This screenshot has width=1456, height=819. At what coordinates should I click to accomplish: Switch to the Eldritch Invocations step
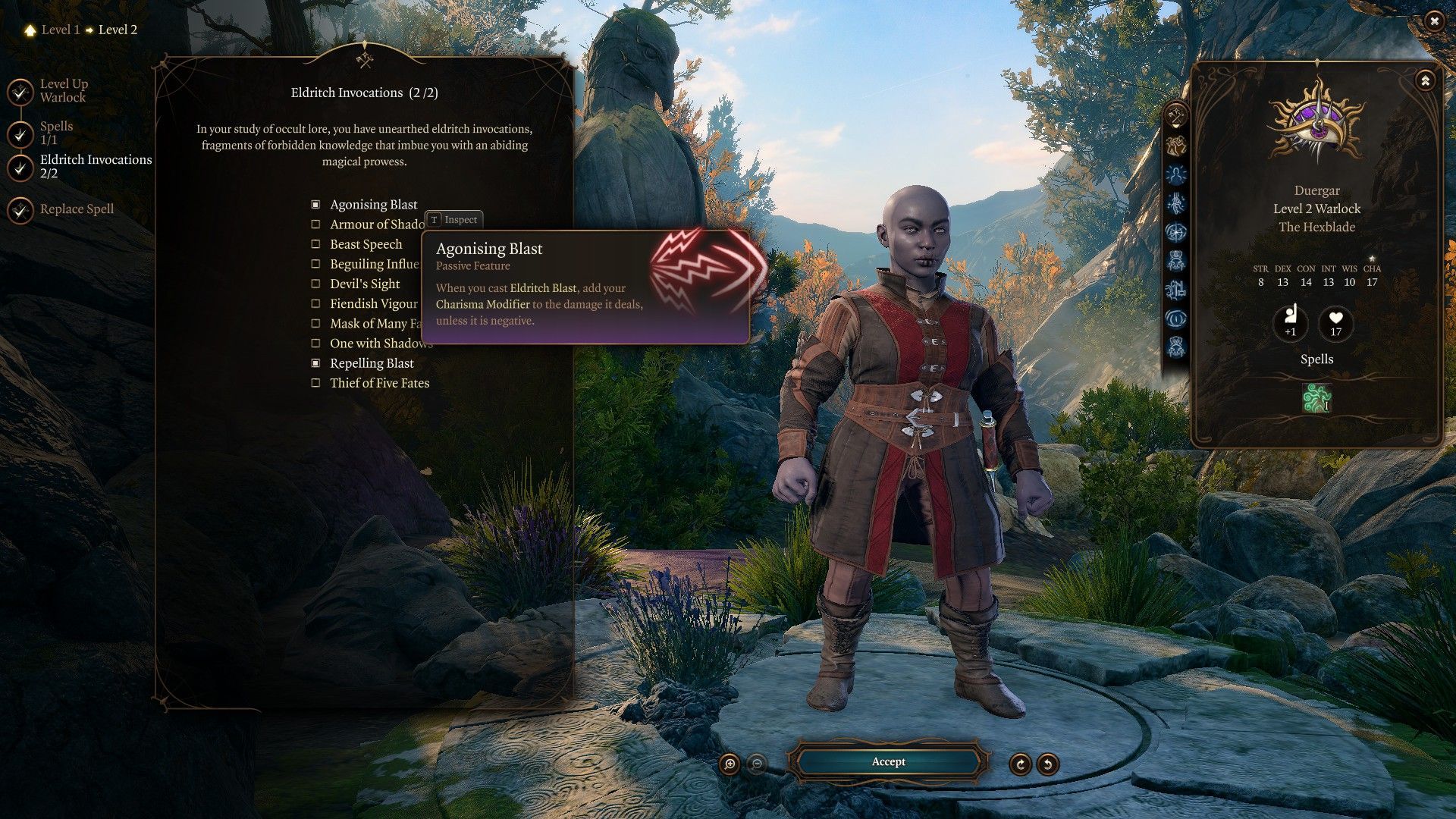point(96,166)
